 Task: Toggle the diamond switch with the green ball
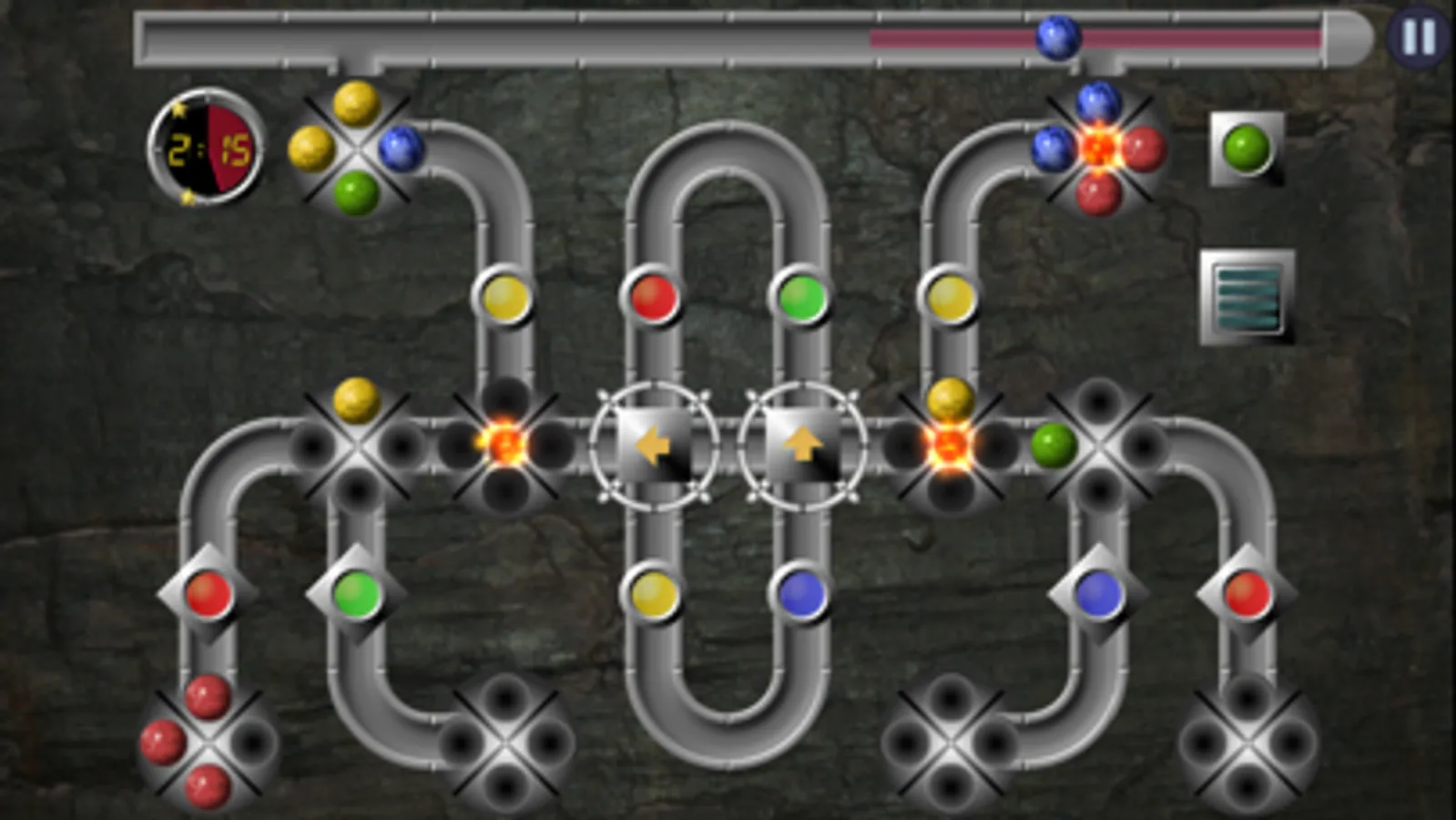pos(355,592)
